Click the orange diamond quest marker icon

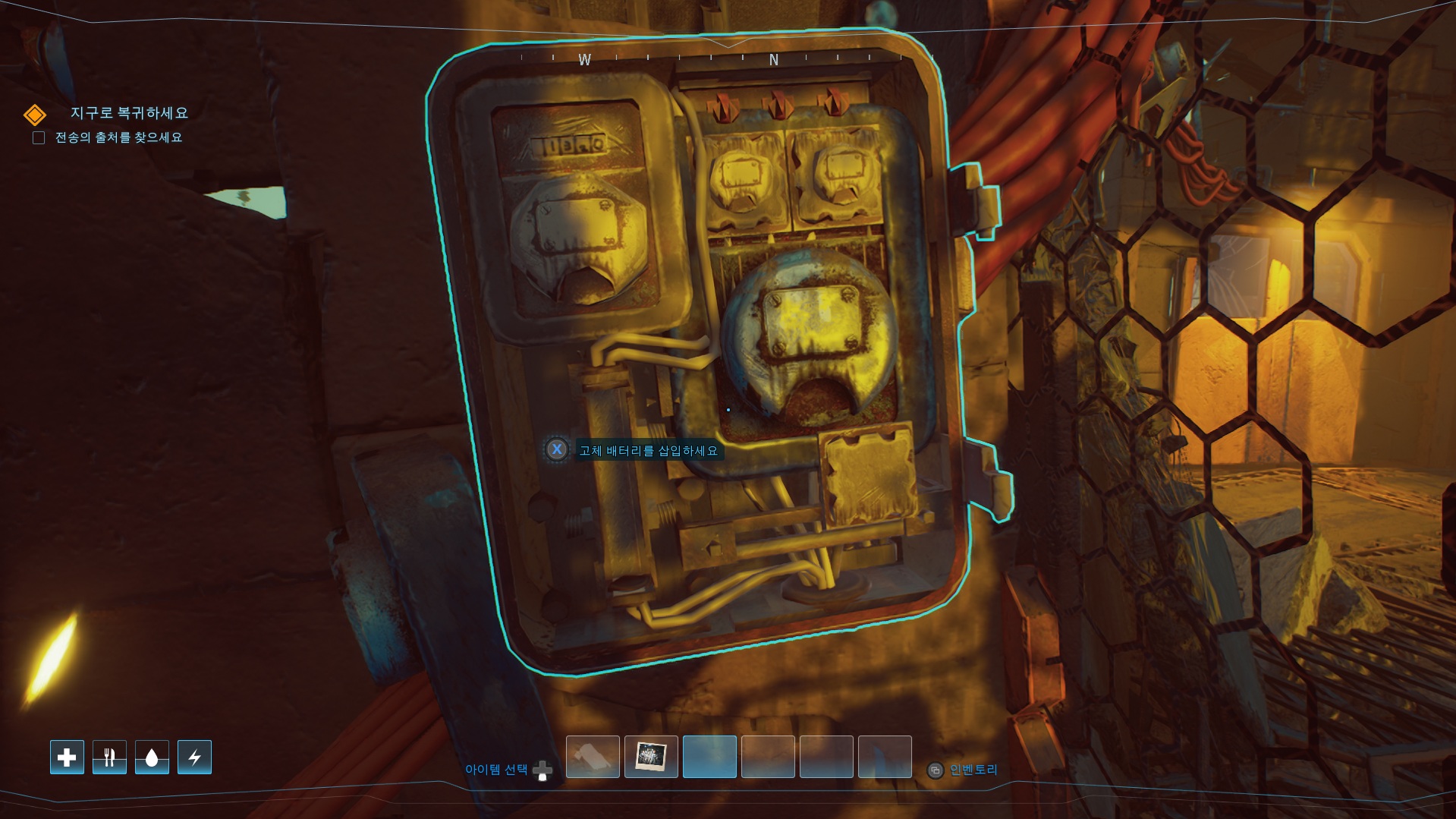[x=35, y=115]
